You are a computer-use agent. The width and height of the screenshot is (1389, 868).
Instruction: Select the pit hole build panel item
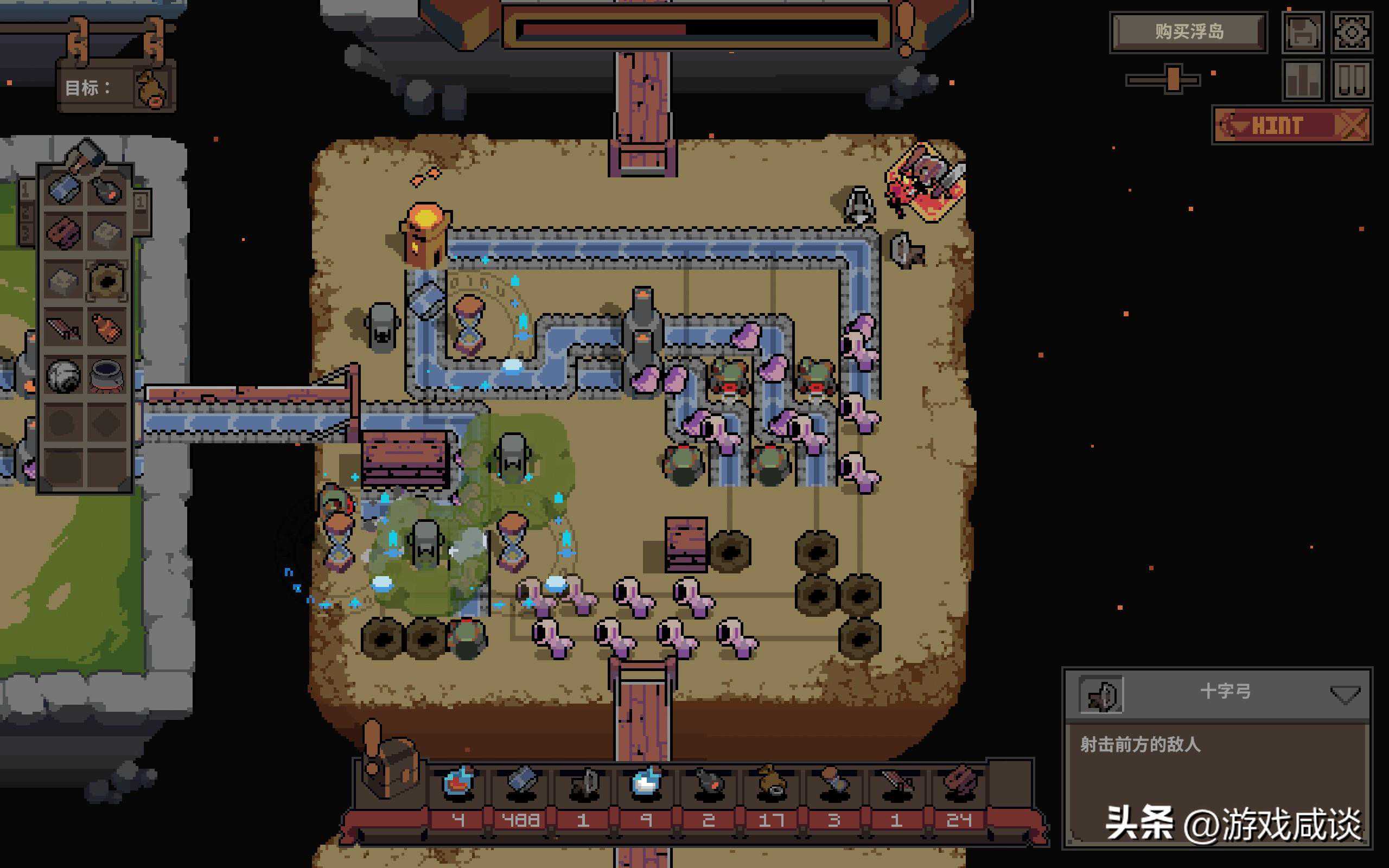point(107,280)
